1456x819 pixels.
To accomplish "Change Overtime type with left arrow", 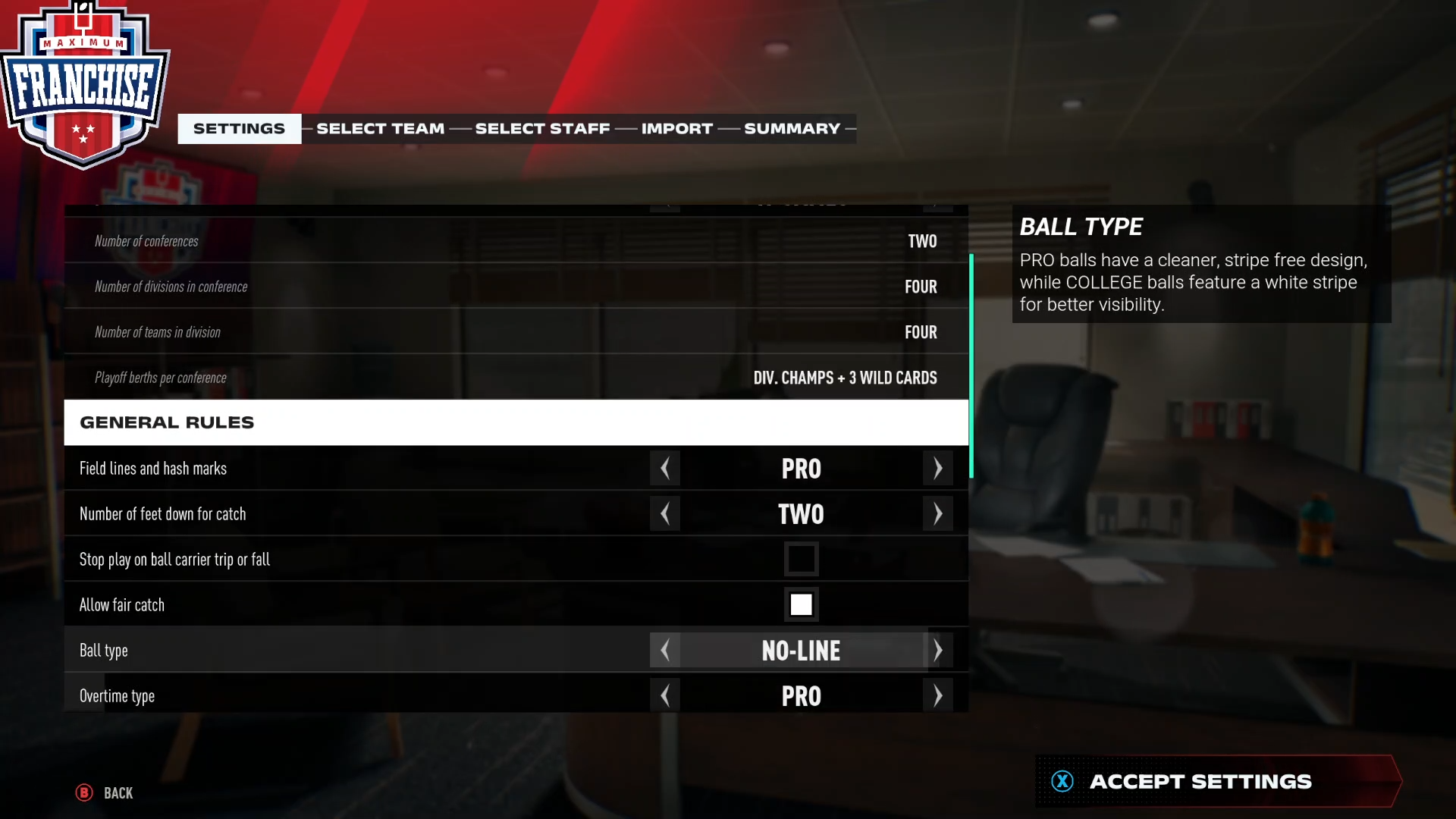I will click(665, 696).
